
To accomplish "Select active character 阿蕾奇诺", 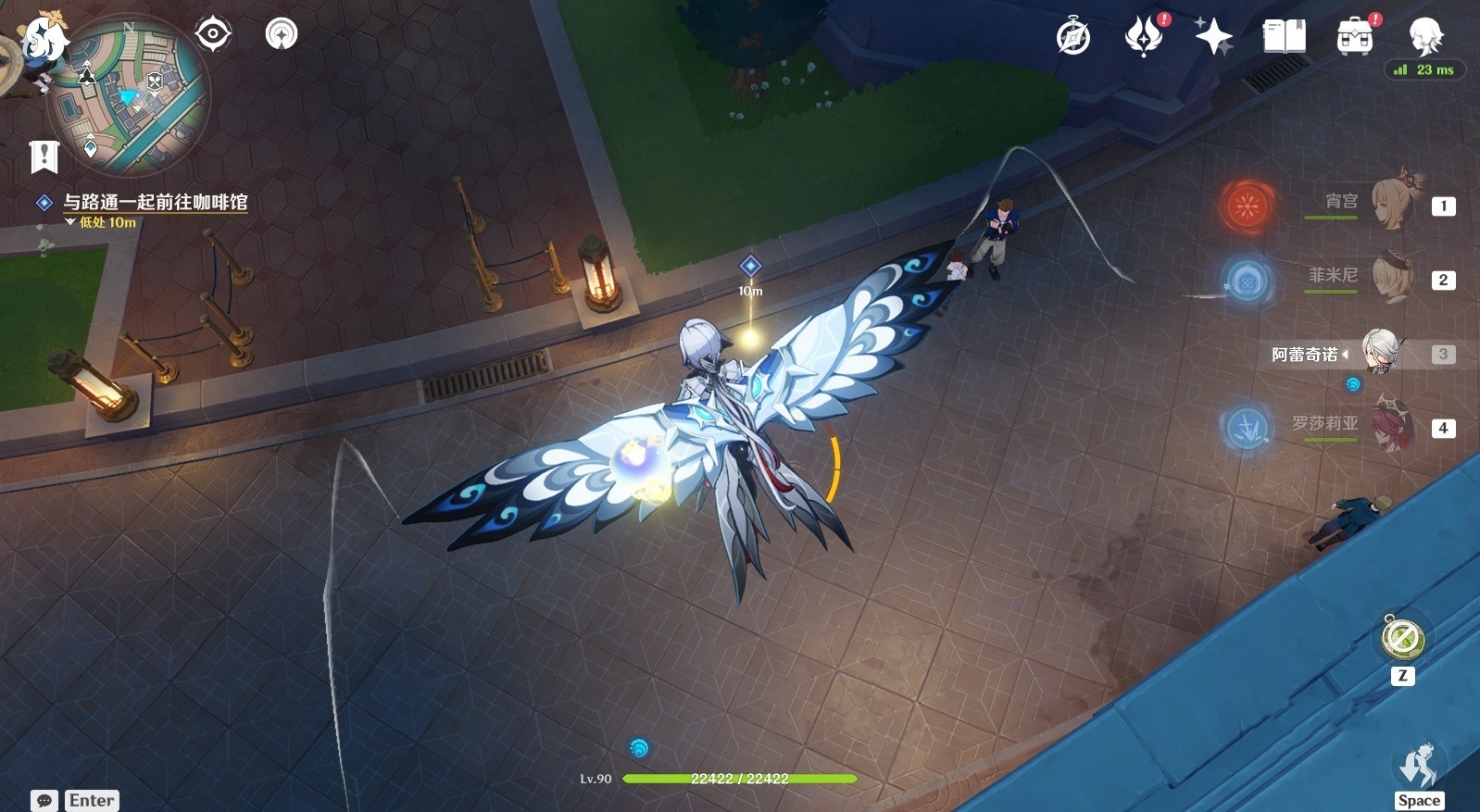I will point(1379,353).
